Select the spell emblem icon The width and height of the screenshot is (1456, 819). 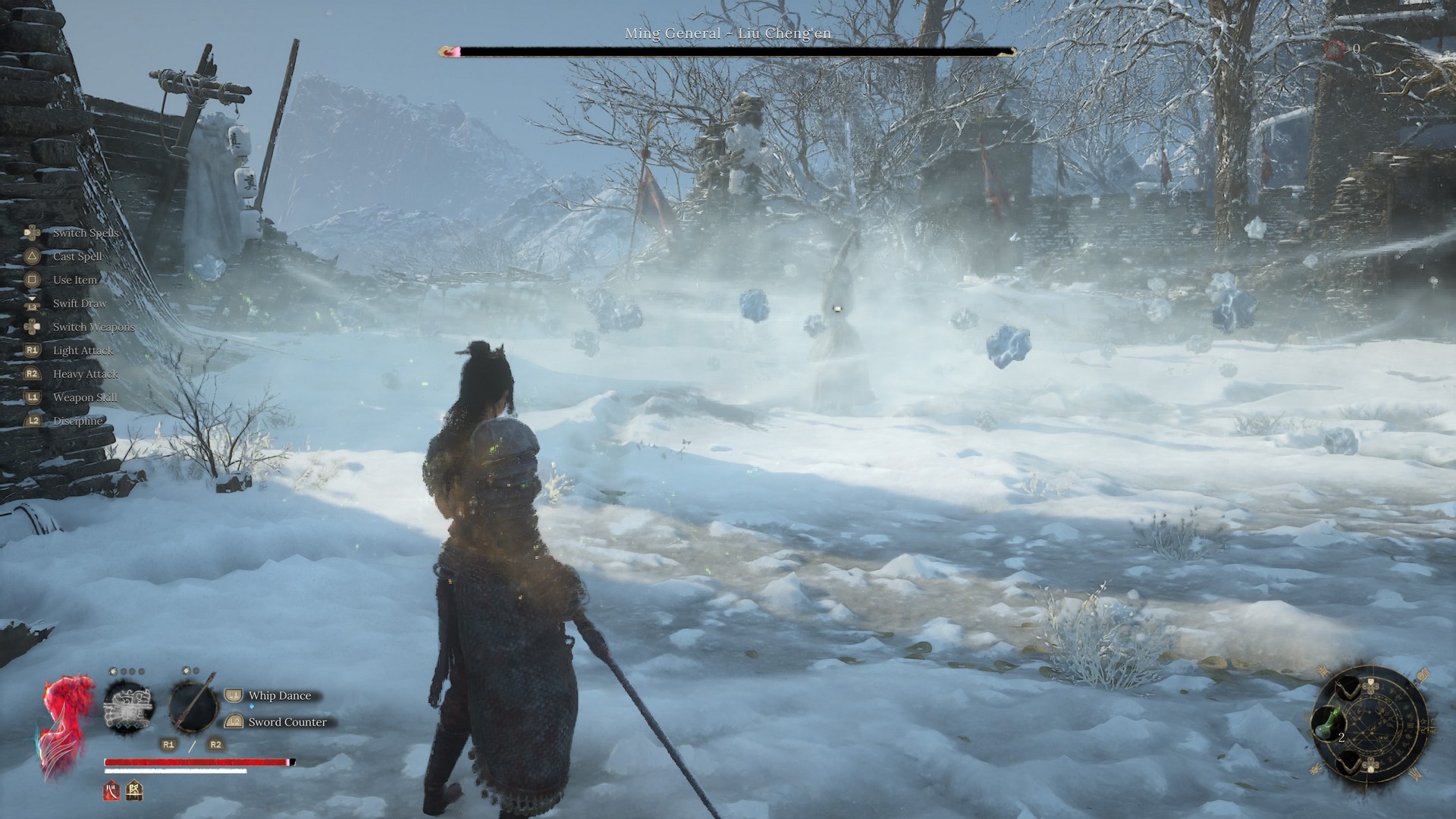tap(128, 705)
